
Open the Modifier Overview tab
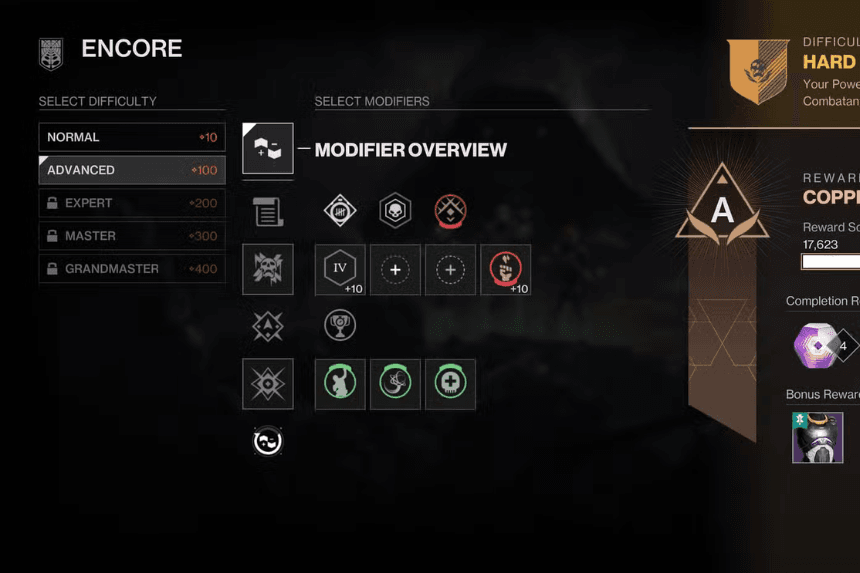(x=268, y=149)
